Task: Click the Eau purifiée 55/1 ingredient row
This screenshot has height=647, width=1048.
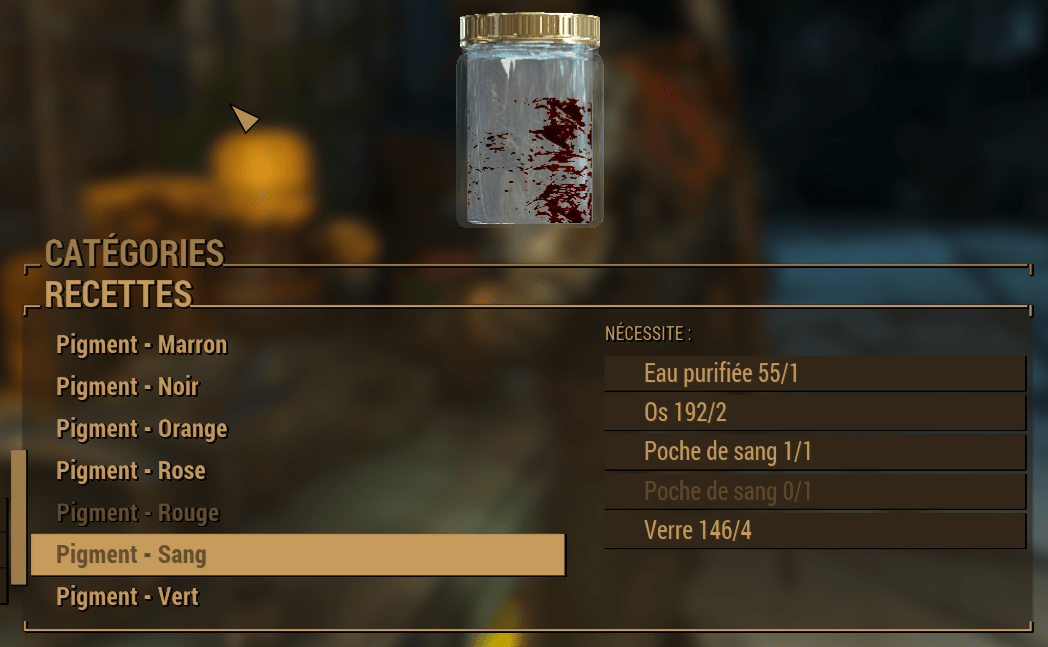Action: pyautogui.click(x=815, y=374)
